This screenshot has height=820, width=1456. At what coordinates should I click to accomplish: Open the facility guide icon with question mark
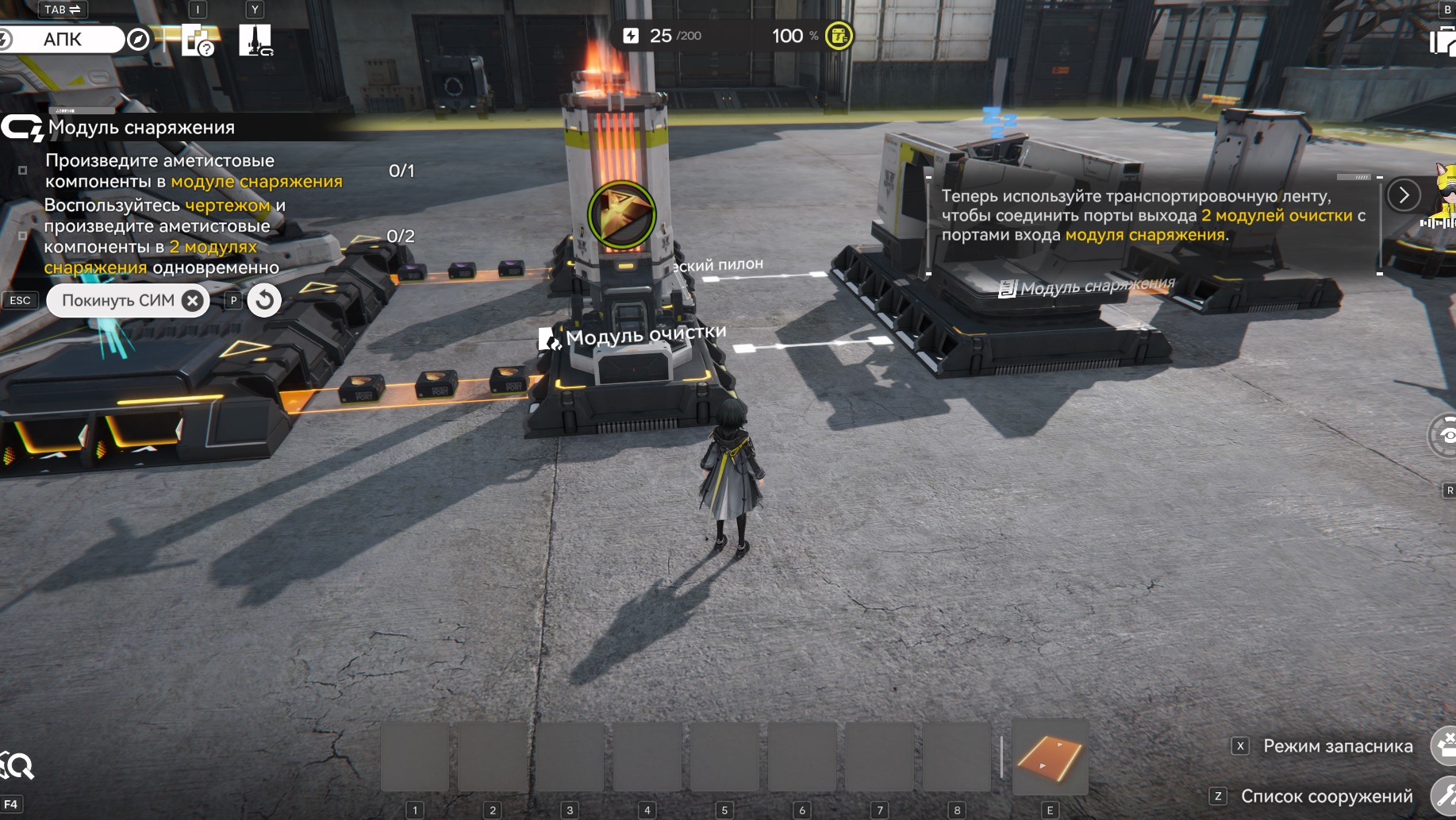tap(197, 39)
